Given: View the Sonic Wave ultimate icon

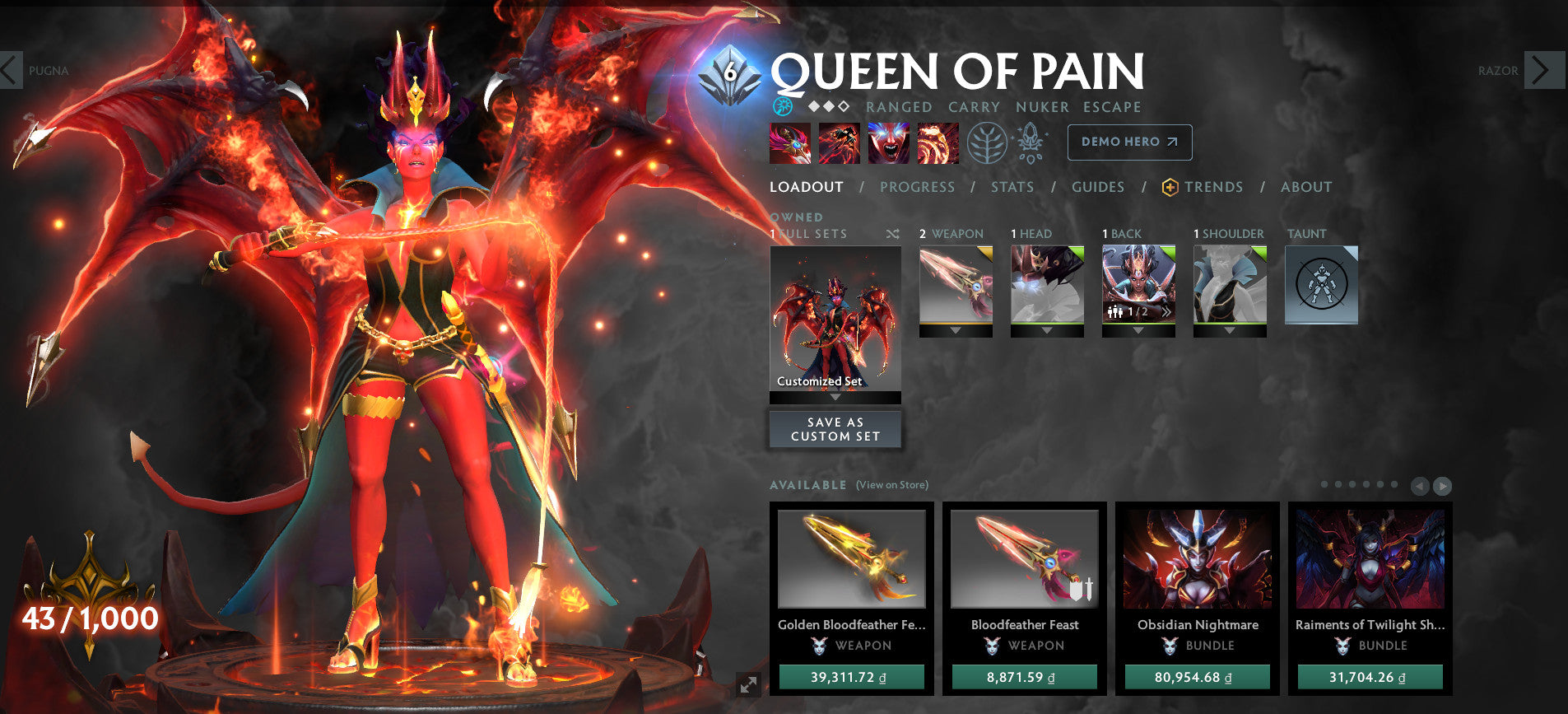Looking at the screenshot, I should (x=938, y=142).
